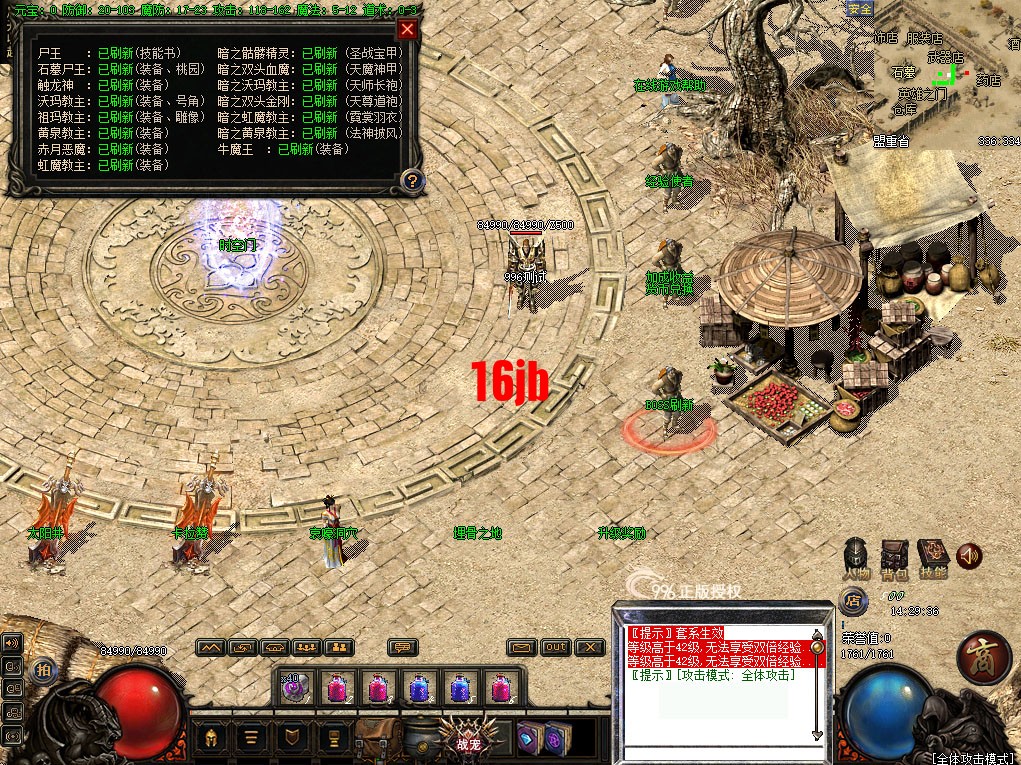Image resolution: width=1021 pixels, height=765 pixels.
Task: Click the chat log scrollbar down arrow
Action: click(x=817, y=734)
